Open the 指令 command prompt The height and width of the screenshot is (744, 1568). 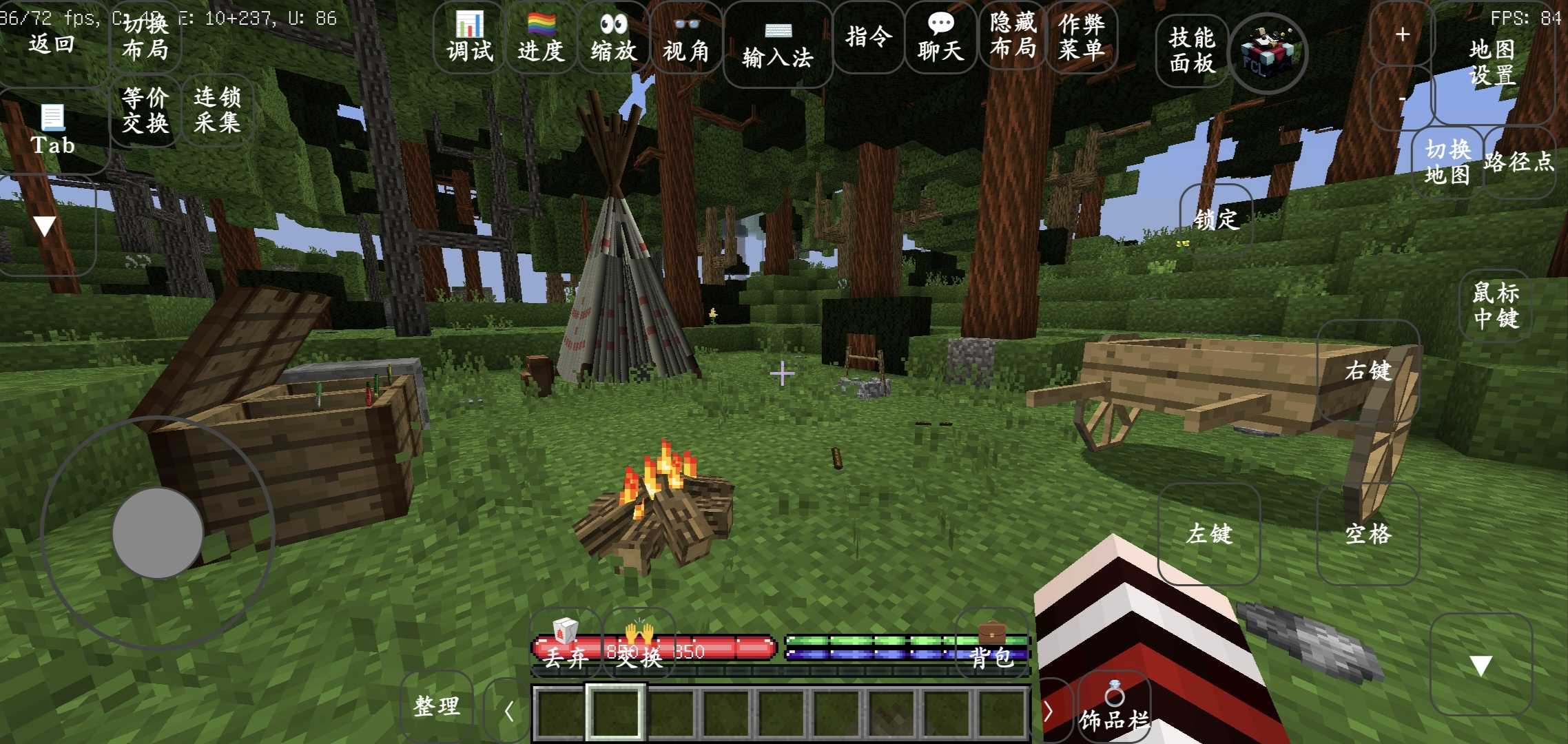tap(868, 37)
